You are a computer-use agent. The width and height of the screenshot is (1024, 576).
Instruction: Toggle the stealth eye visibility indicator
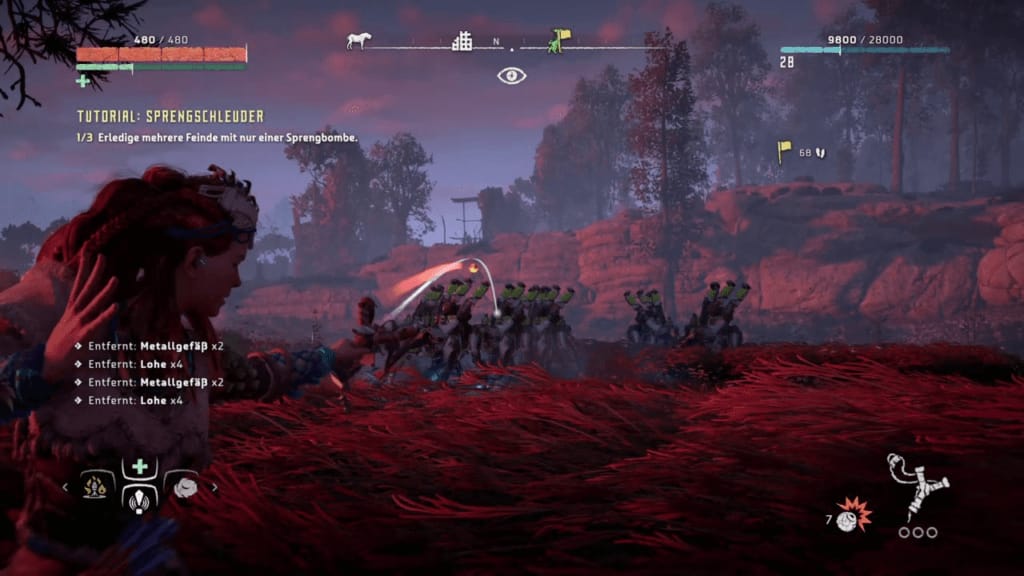coord(511,75)
